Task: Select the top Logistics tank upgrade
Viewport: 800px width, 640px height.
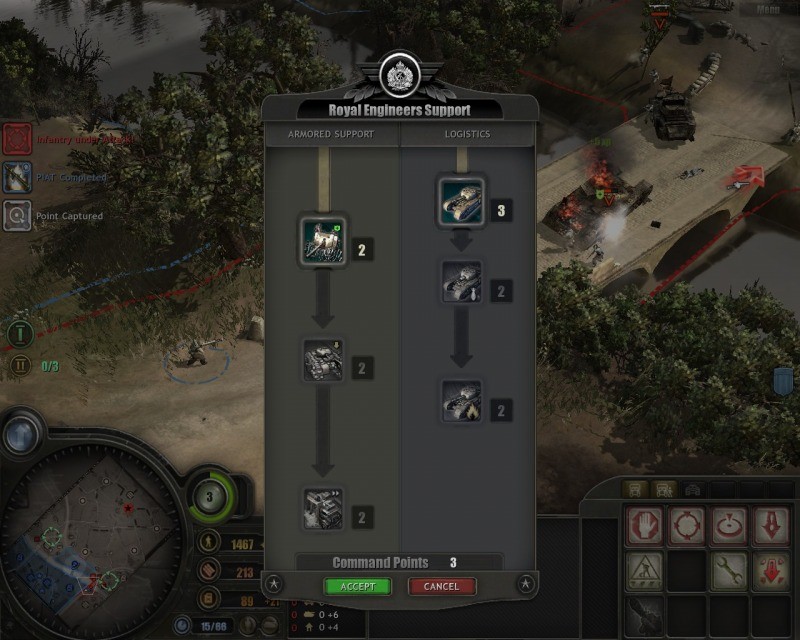Action: click(x=462, y=202)
